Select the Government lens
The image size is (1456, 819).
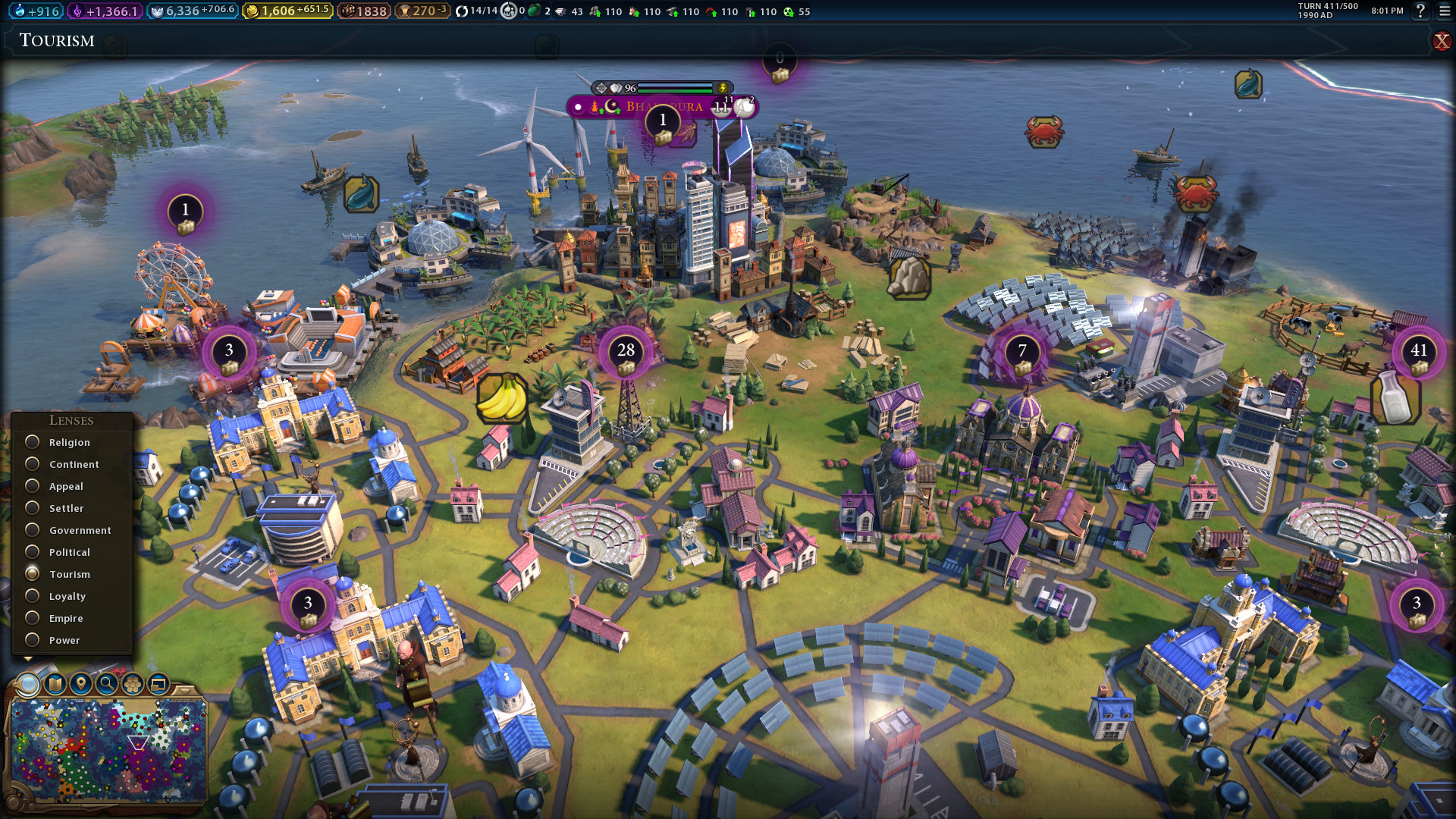33,530
